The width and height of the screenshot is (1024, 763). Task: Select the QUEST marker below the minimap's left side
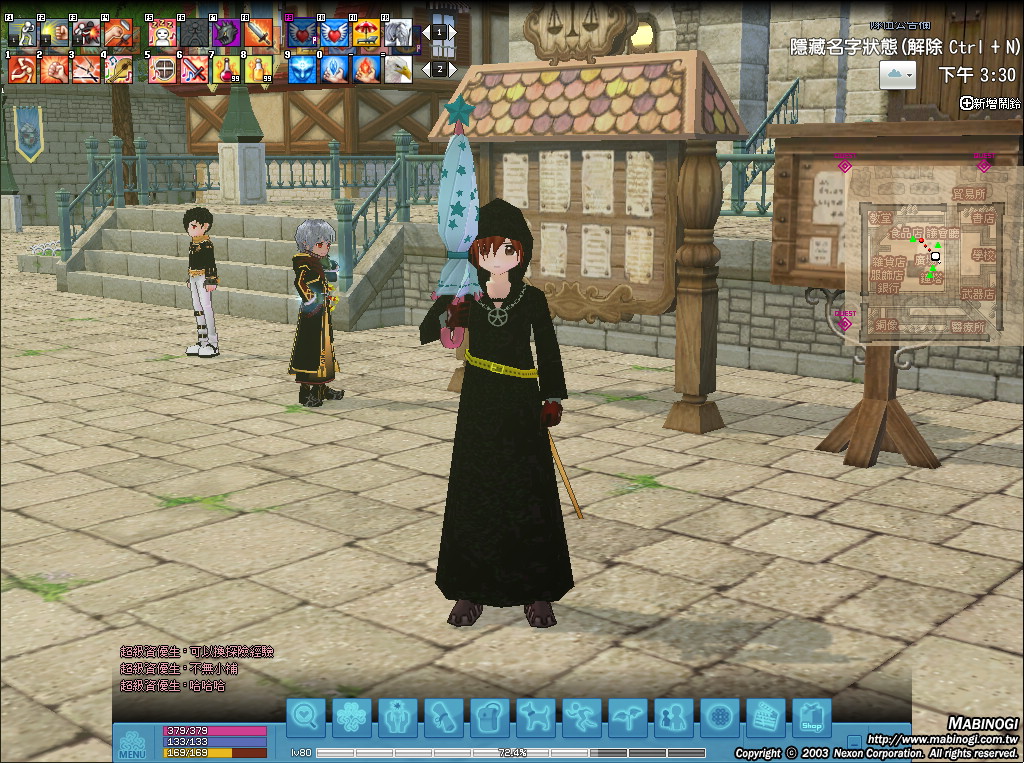(x=845, y=321)
